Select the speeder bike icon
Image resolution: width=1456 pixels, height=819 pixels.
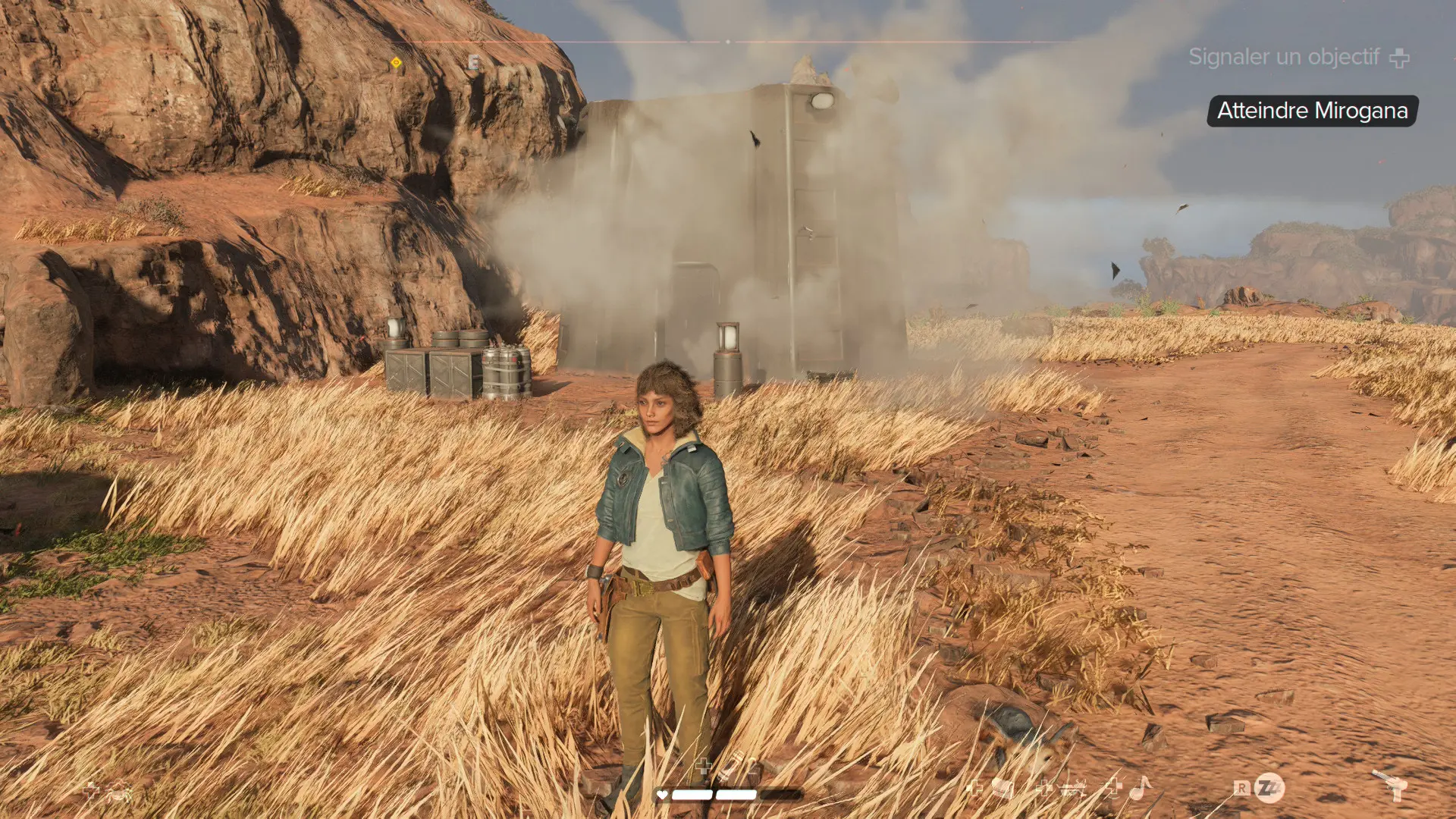[1074, 789]
